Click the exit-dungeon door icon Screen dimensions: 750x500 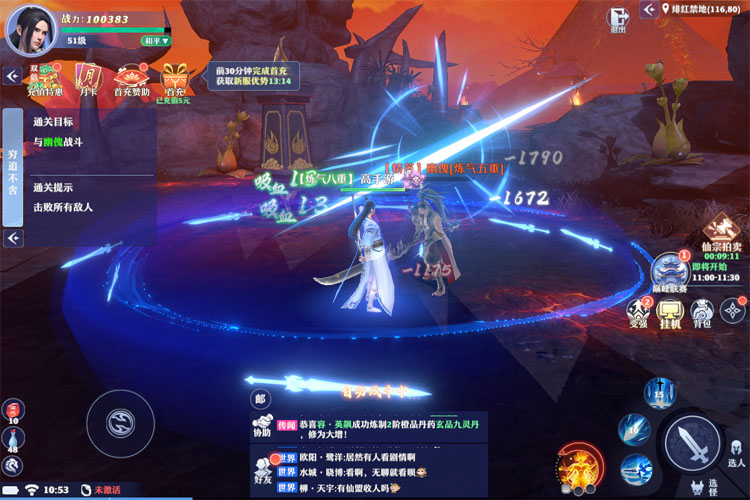pyautogui.click(x=621, y=18)
